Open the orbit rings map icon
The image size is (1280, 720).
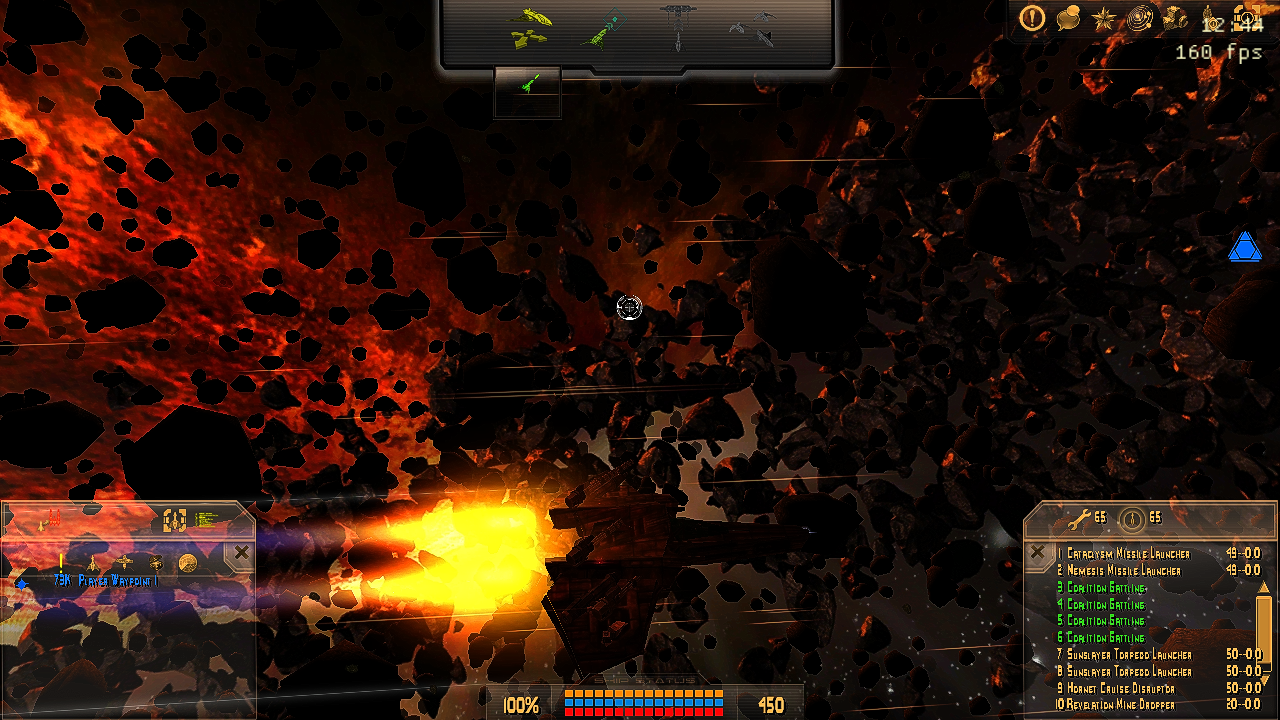(1139, 18)
